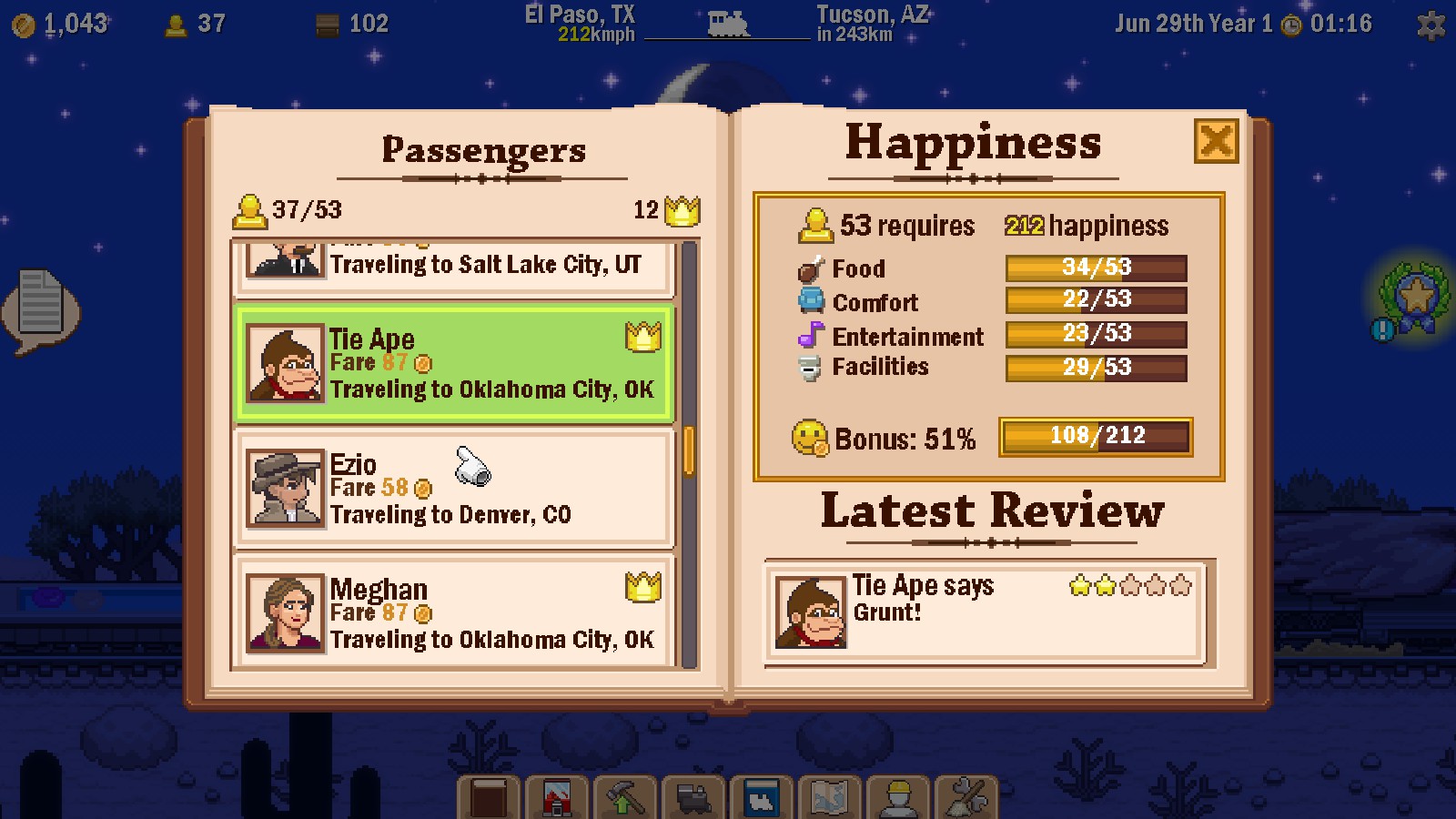Click the Food happiness progress bar
This screenshot has height=819, width=1456.
pos(1096,267)
